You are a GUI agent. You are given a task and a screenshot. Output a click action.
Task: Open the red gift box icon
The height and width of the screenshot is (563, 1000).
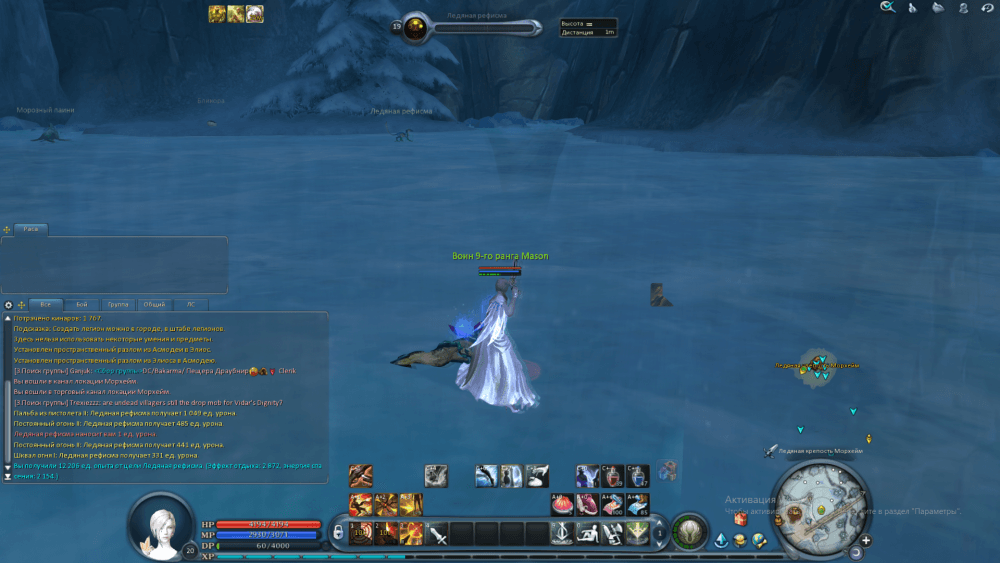741,519
